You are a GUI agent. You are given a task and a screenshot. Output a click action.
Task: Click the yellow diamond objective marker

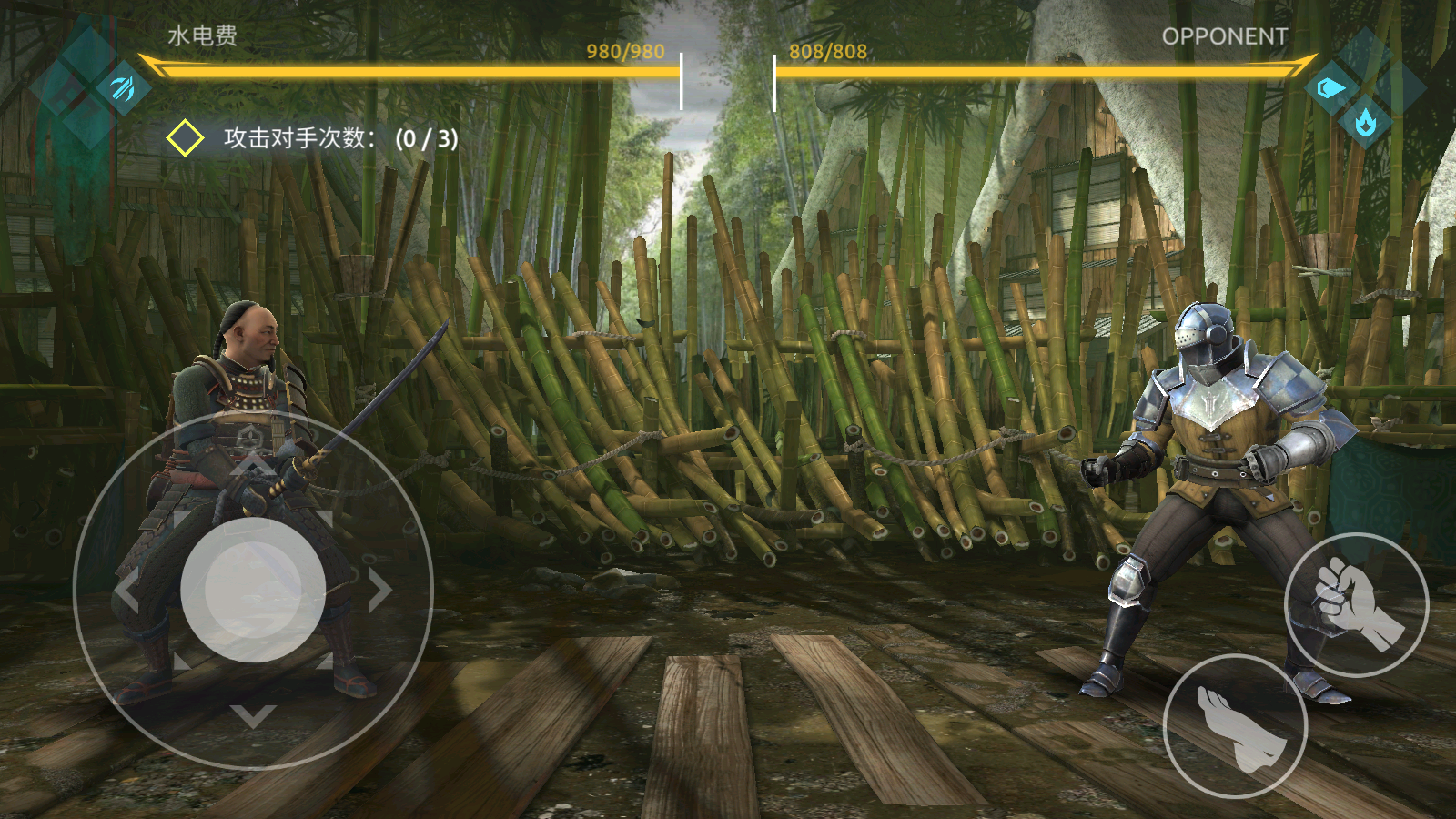[185, 138]
